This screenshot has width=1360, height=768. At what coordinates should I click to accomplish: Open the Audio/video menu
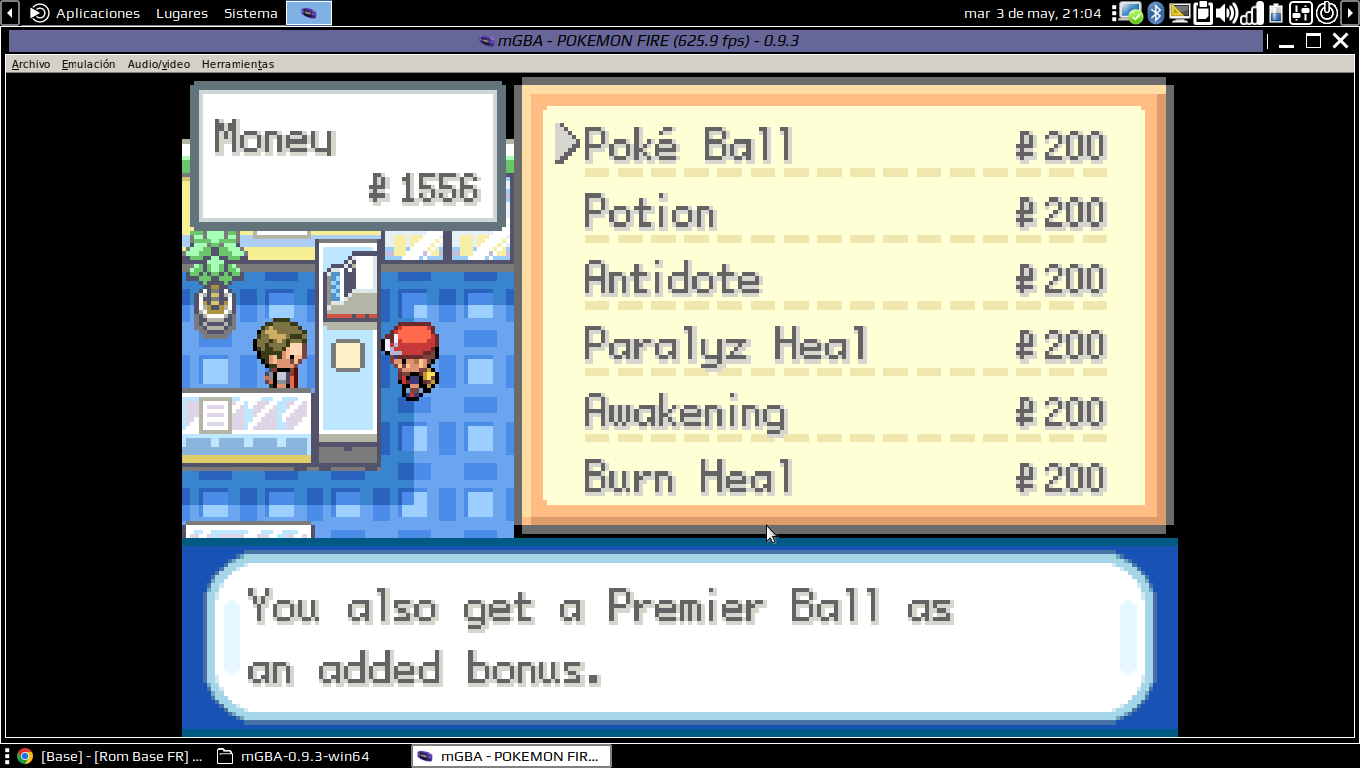click(158, 64)
